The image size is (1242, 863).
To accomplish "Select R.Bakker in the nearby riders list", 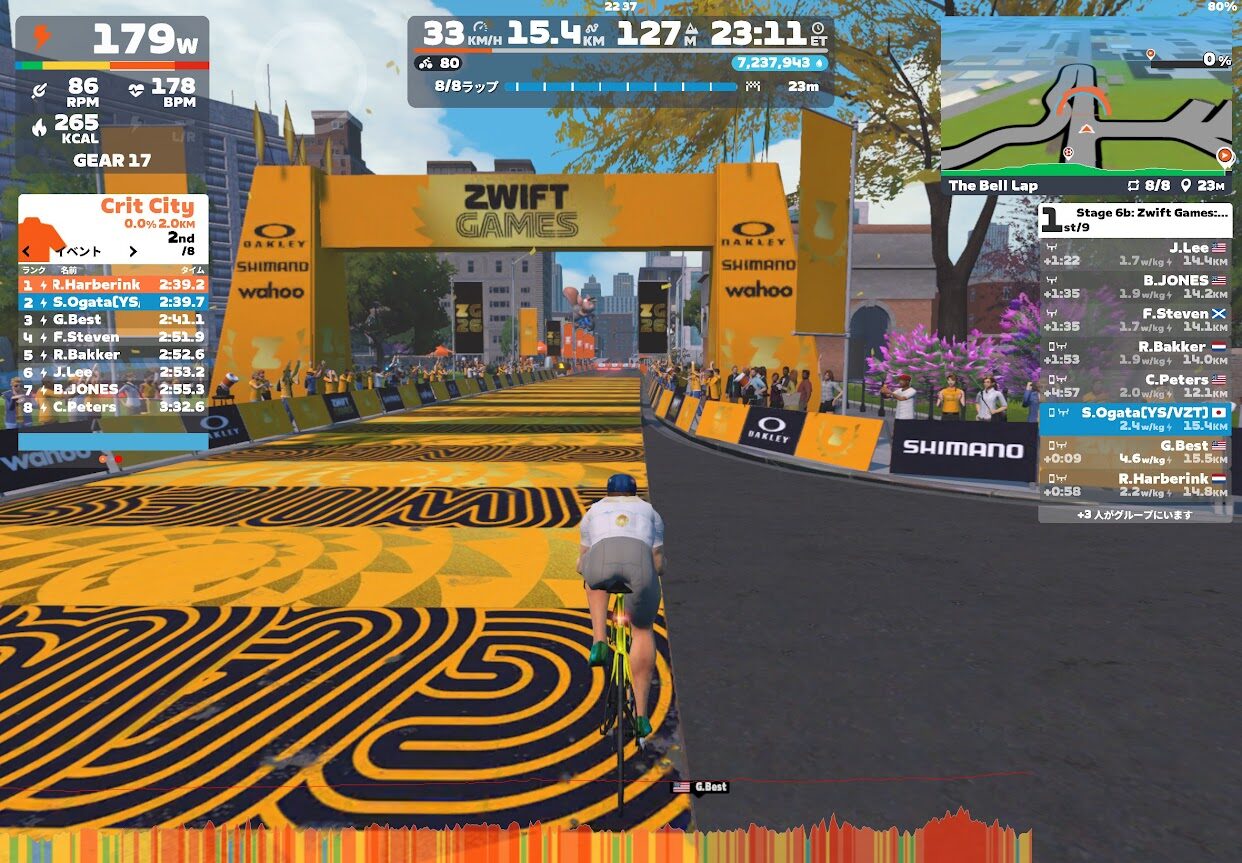I will click(x=1135, y=353).
